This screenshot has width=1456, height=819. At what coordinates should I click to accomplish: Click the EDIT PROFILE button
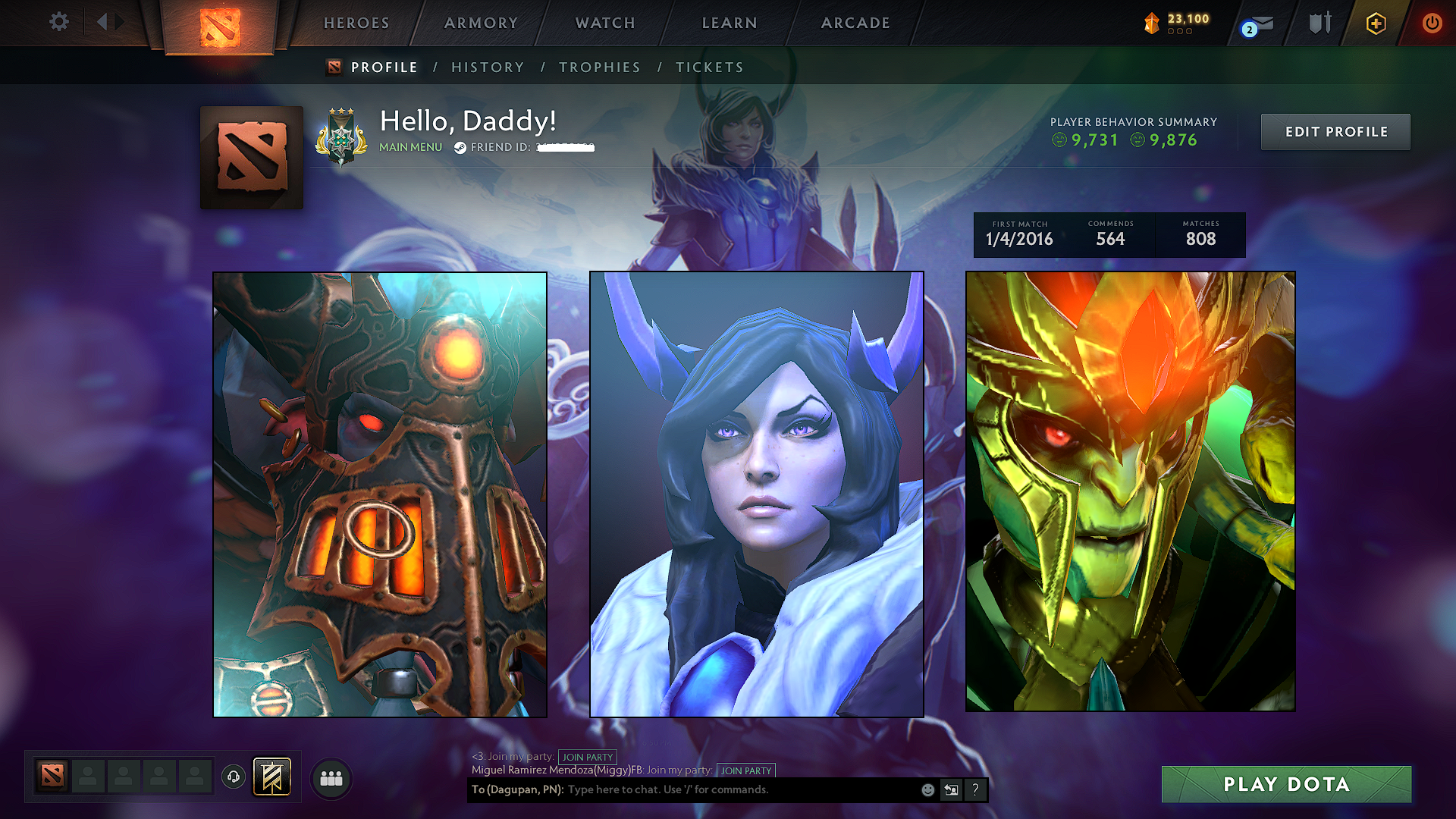coord(1335,131)
